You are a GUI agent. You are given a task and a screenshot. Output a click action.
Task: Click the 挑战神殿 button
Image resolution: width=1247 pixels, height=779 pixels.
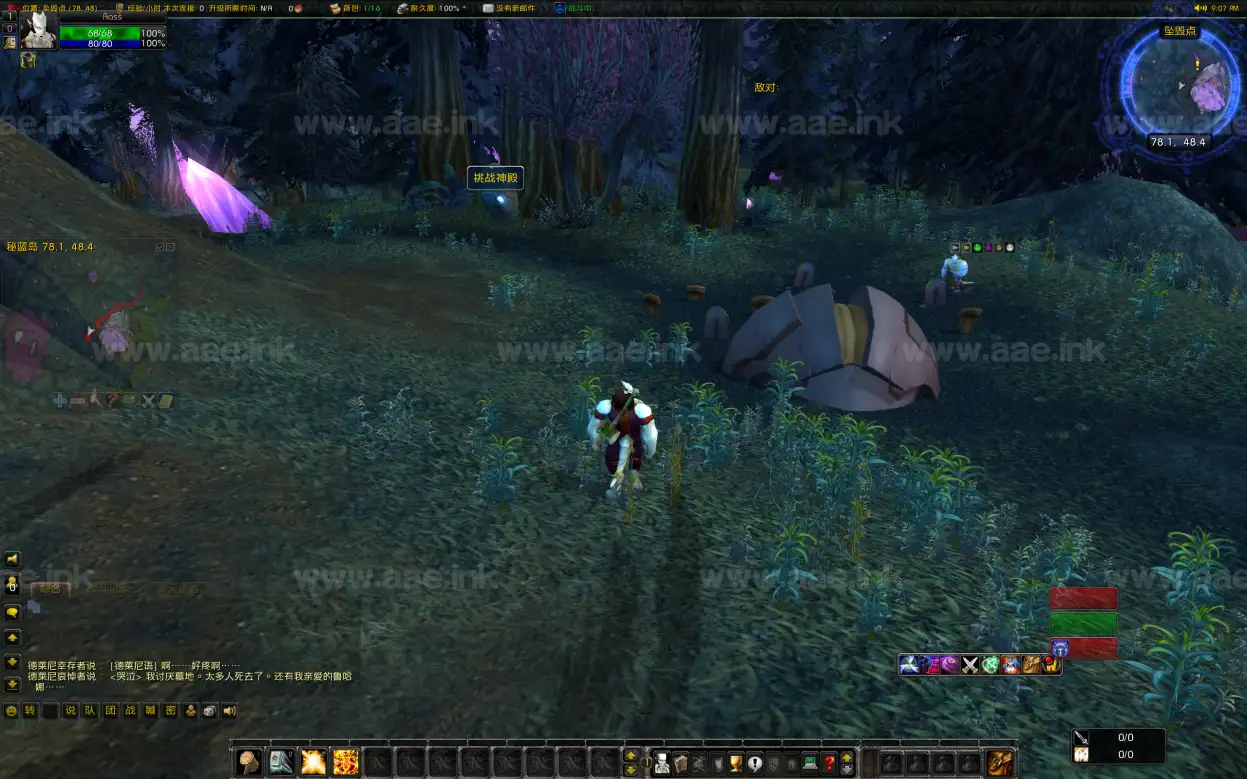[495, 178]
